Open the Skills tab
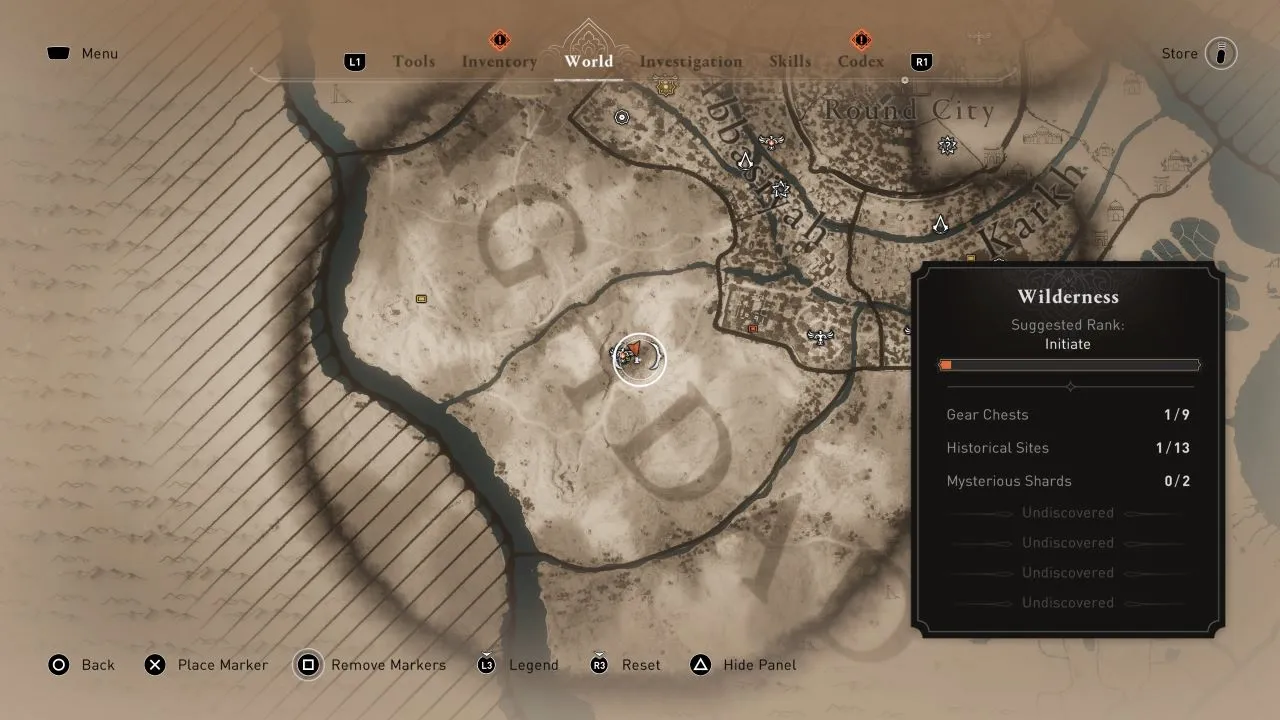The height and width of the screenshot is (720, 1280). tap(791, 61)
